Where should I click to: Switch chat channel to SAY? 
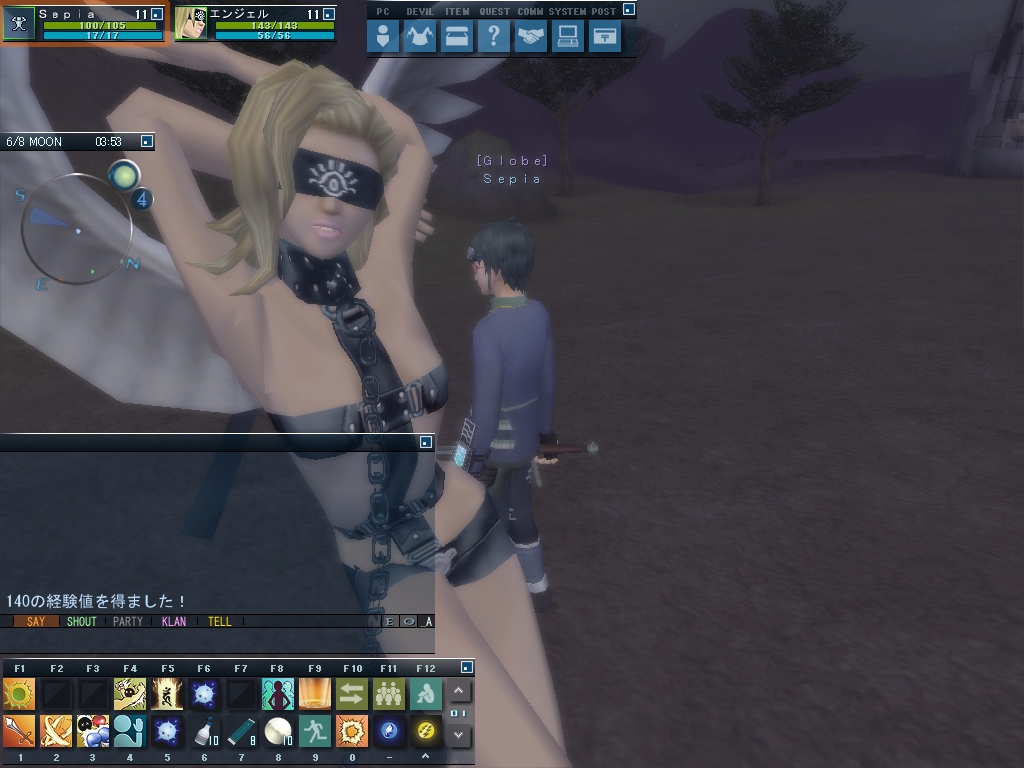coord(36,621)
